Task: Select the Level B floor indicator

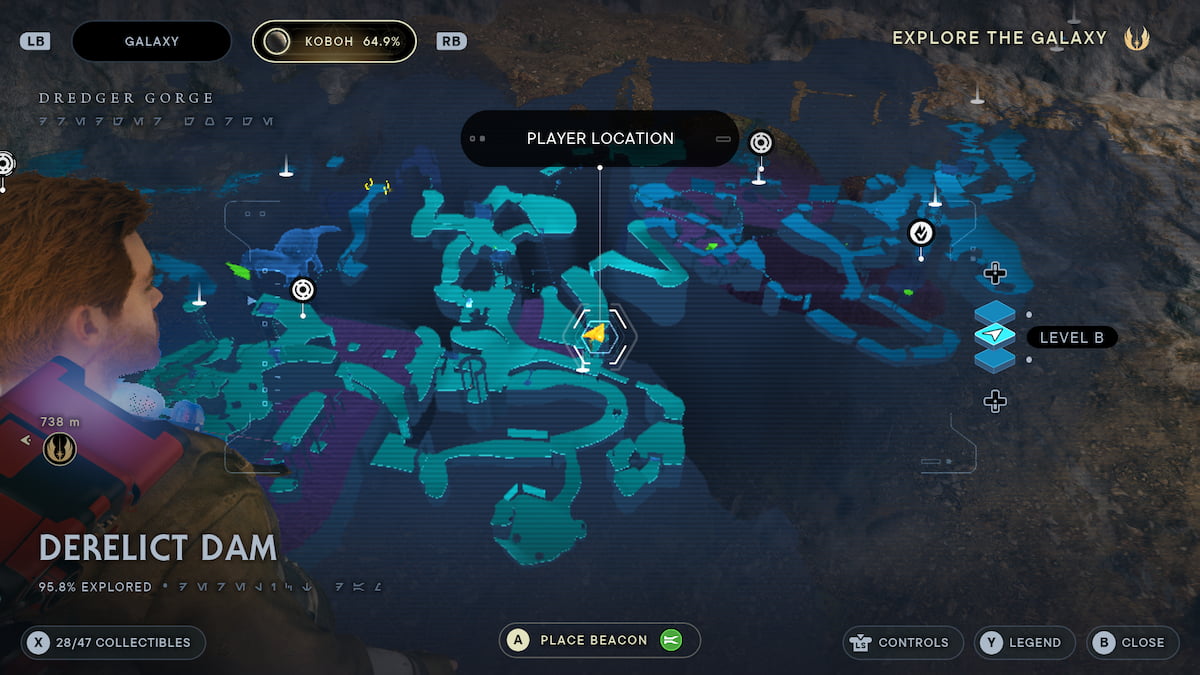Action: click(x=1071, y=338)
